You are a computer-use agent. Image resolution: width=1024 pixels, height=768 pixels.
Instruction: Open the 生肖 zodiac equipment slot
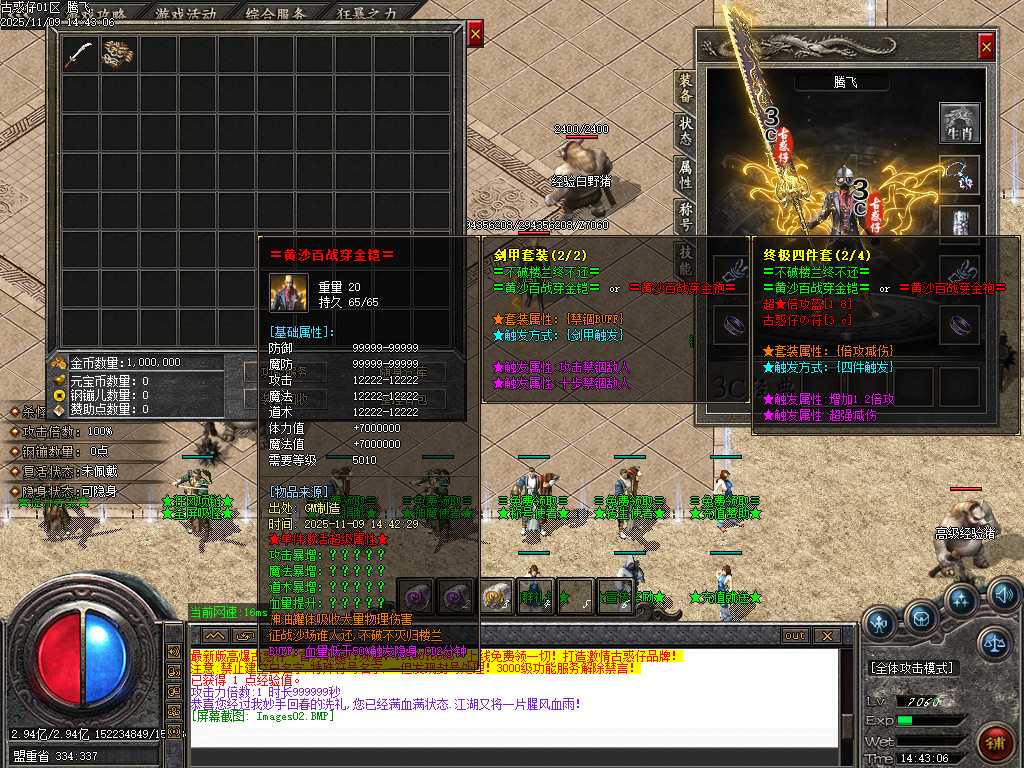coord(960,123)
